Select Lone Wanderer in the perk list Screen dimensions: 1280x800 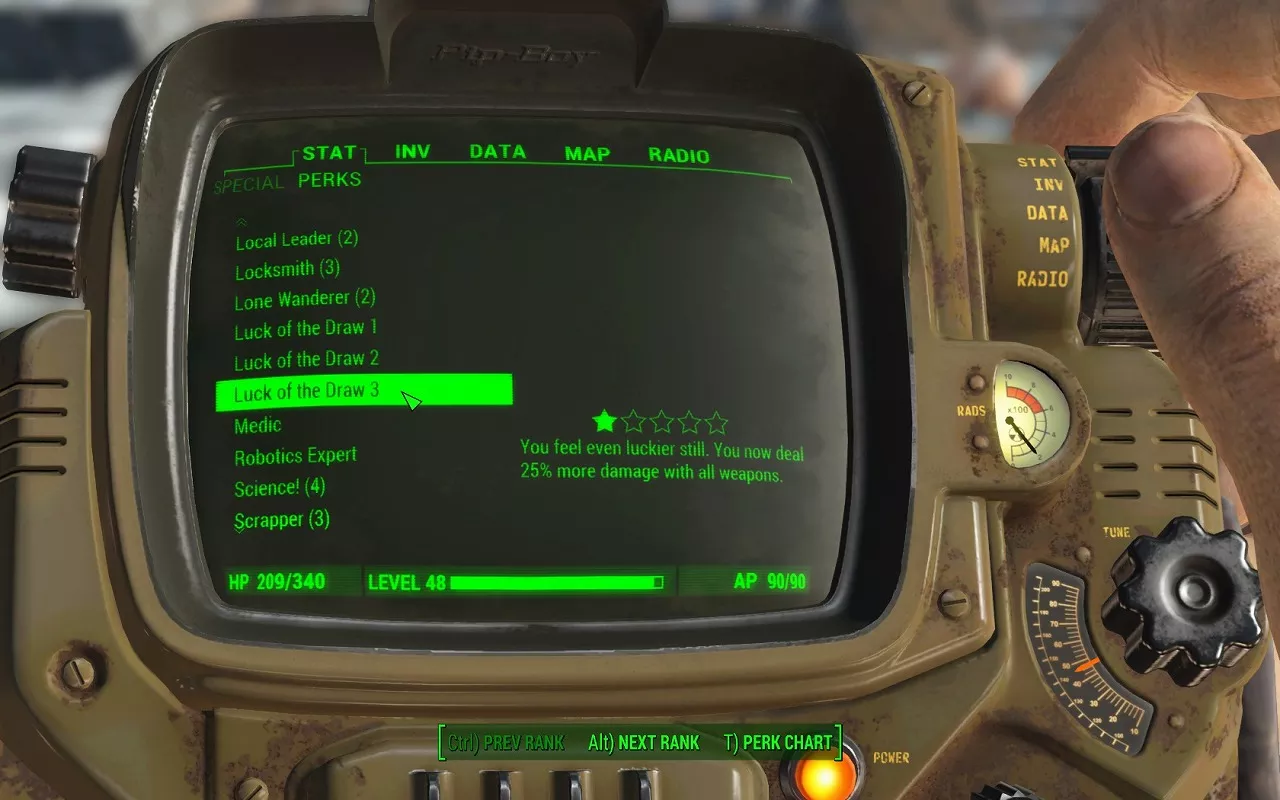coord(304,299)
